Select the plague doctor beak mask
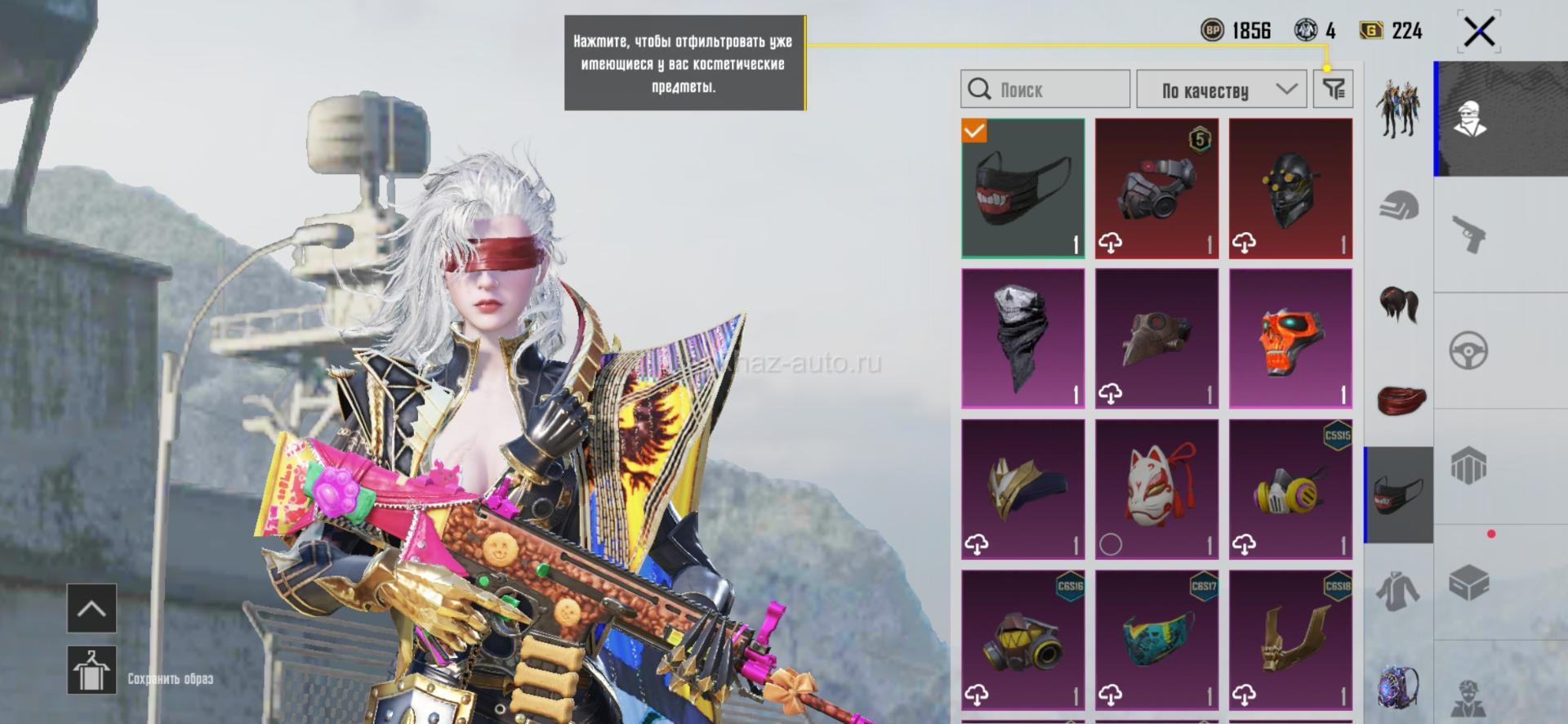The width and height of the screenshot is (1568, 724). (x=1156, y=338)
